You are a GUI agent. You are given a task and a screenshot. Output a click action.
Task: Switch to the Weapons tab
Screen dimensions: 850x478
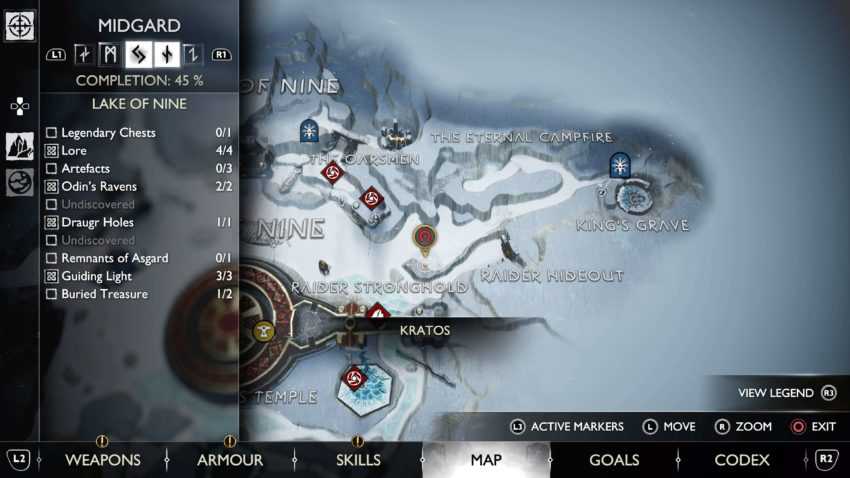click(103, 460)
